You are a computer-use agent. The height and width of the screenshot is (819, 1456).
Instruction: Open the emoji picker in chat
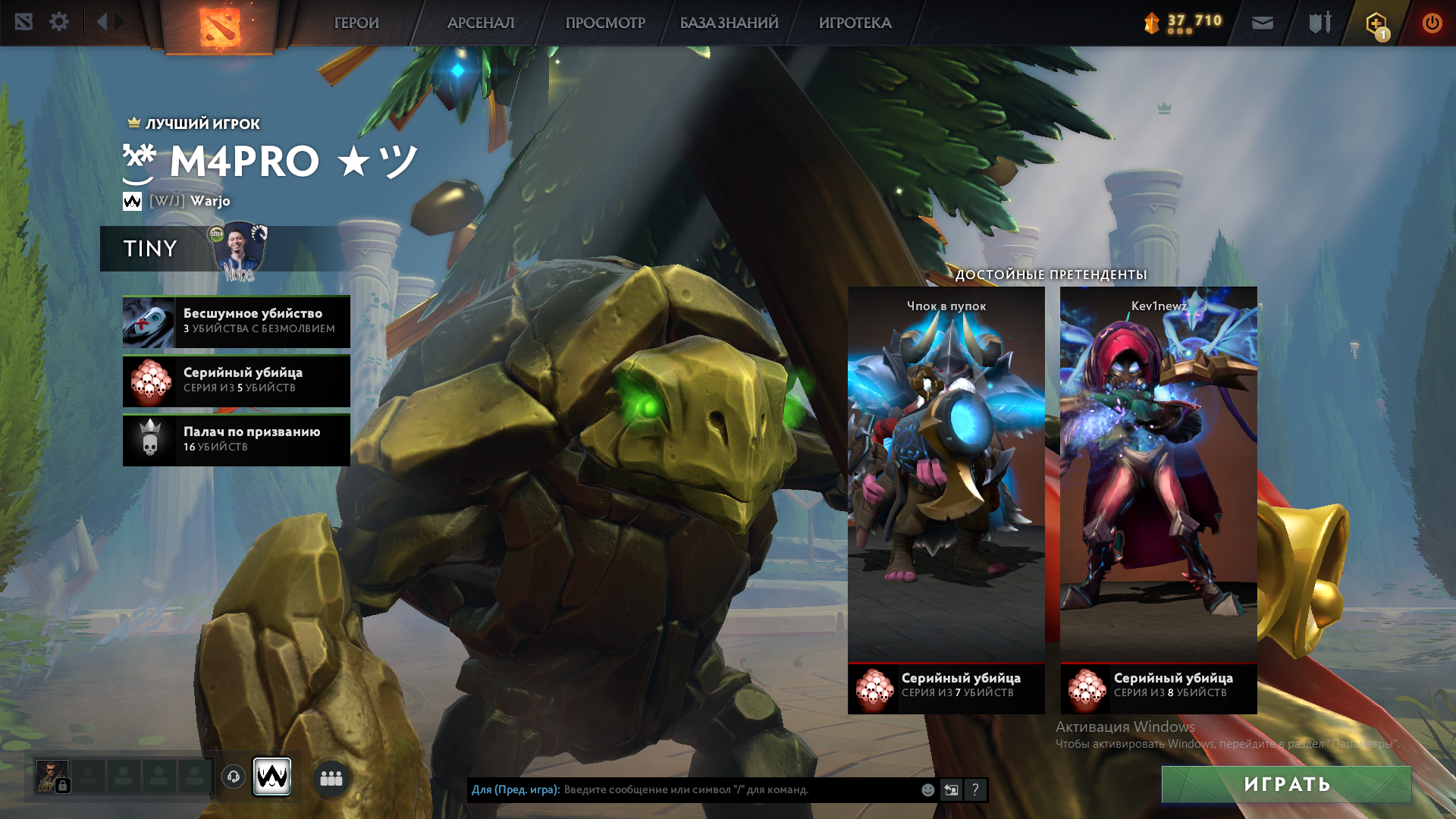927,789
